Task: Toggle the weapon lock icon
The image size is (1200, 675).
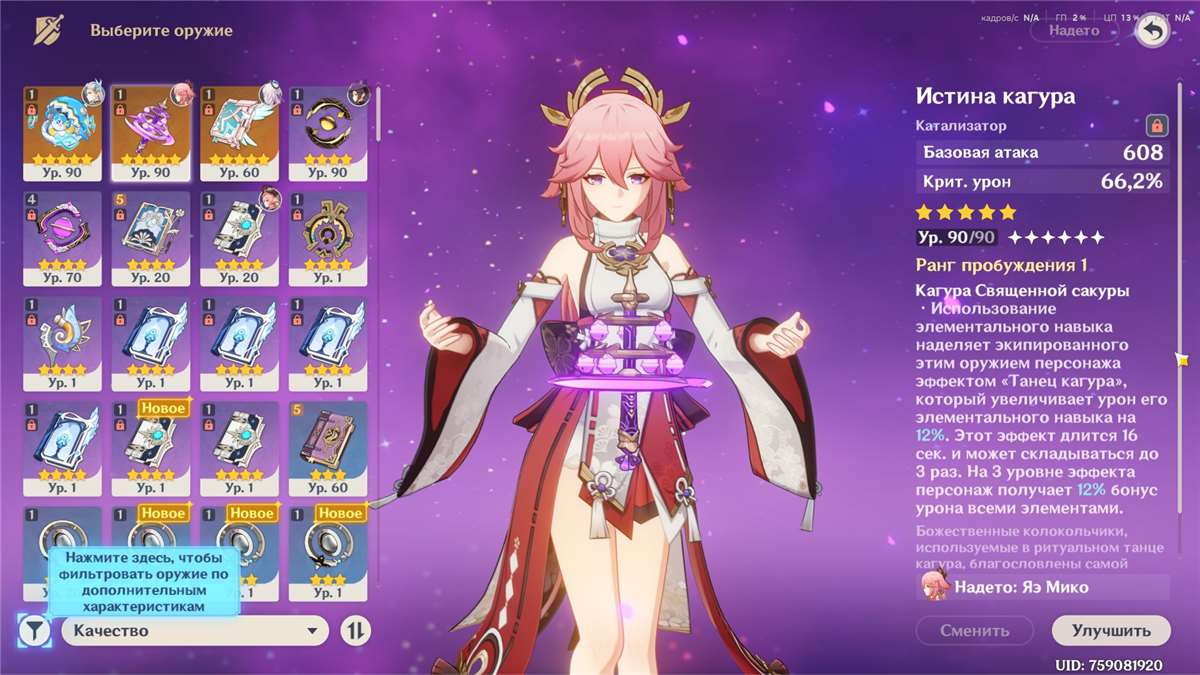Action: click(x=1157, y=126)
